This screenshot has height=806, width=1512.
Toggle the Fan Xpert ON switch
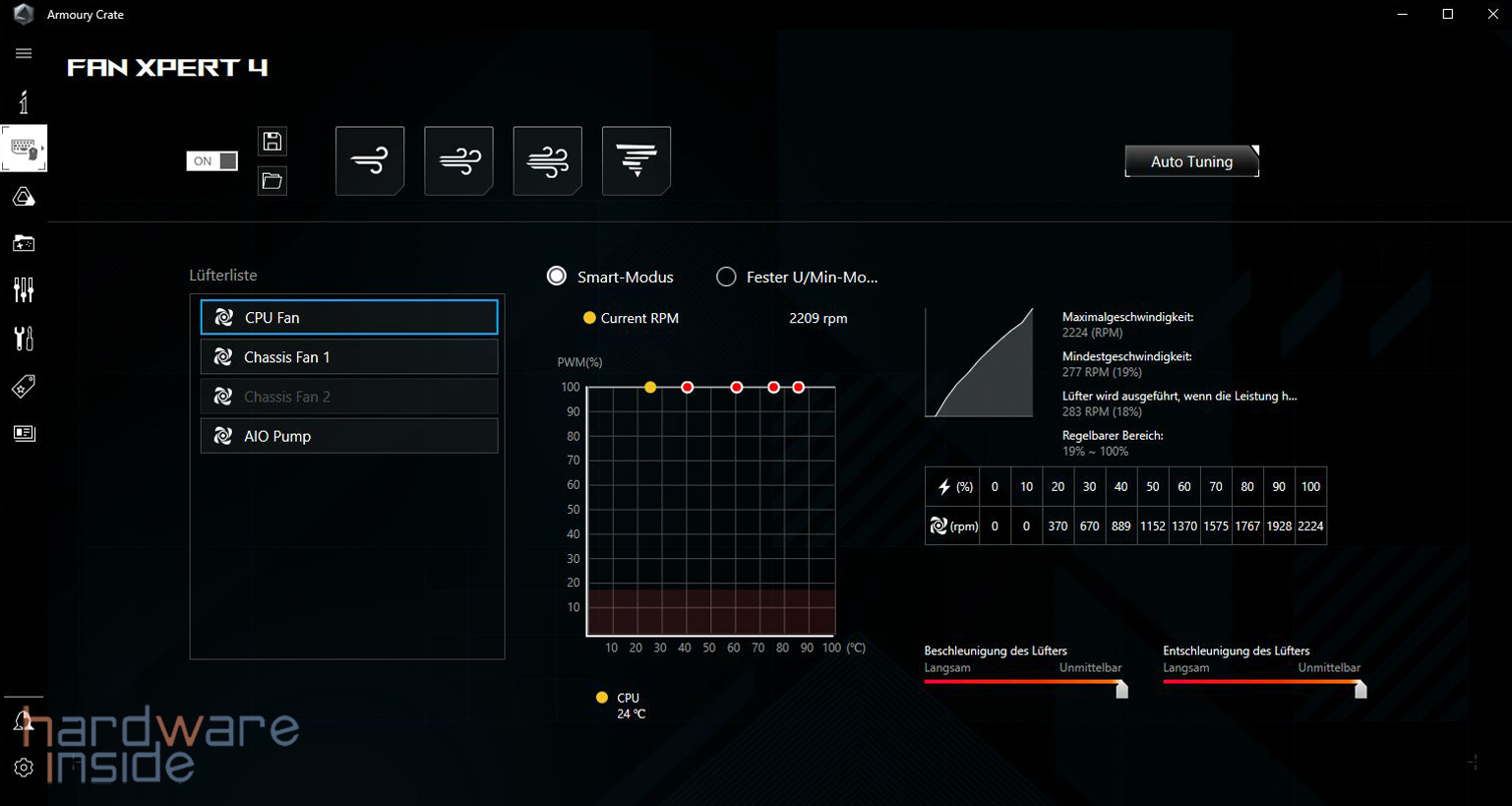pos(212,161)
